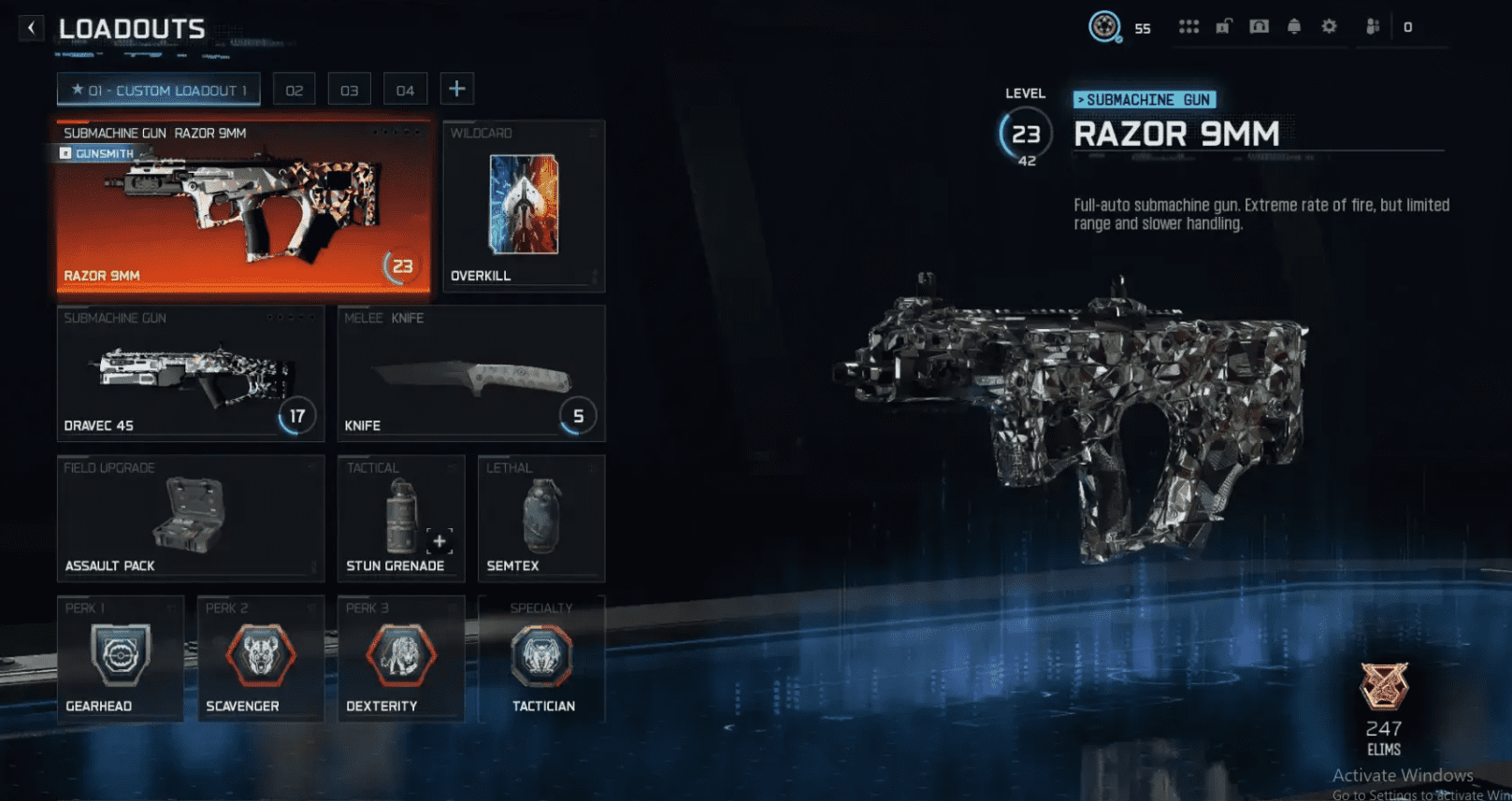Open the settings gear icon
The image size is (1512, 801).
[x=1329, y=27]
